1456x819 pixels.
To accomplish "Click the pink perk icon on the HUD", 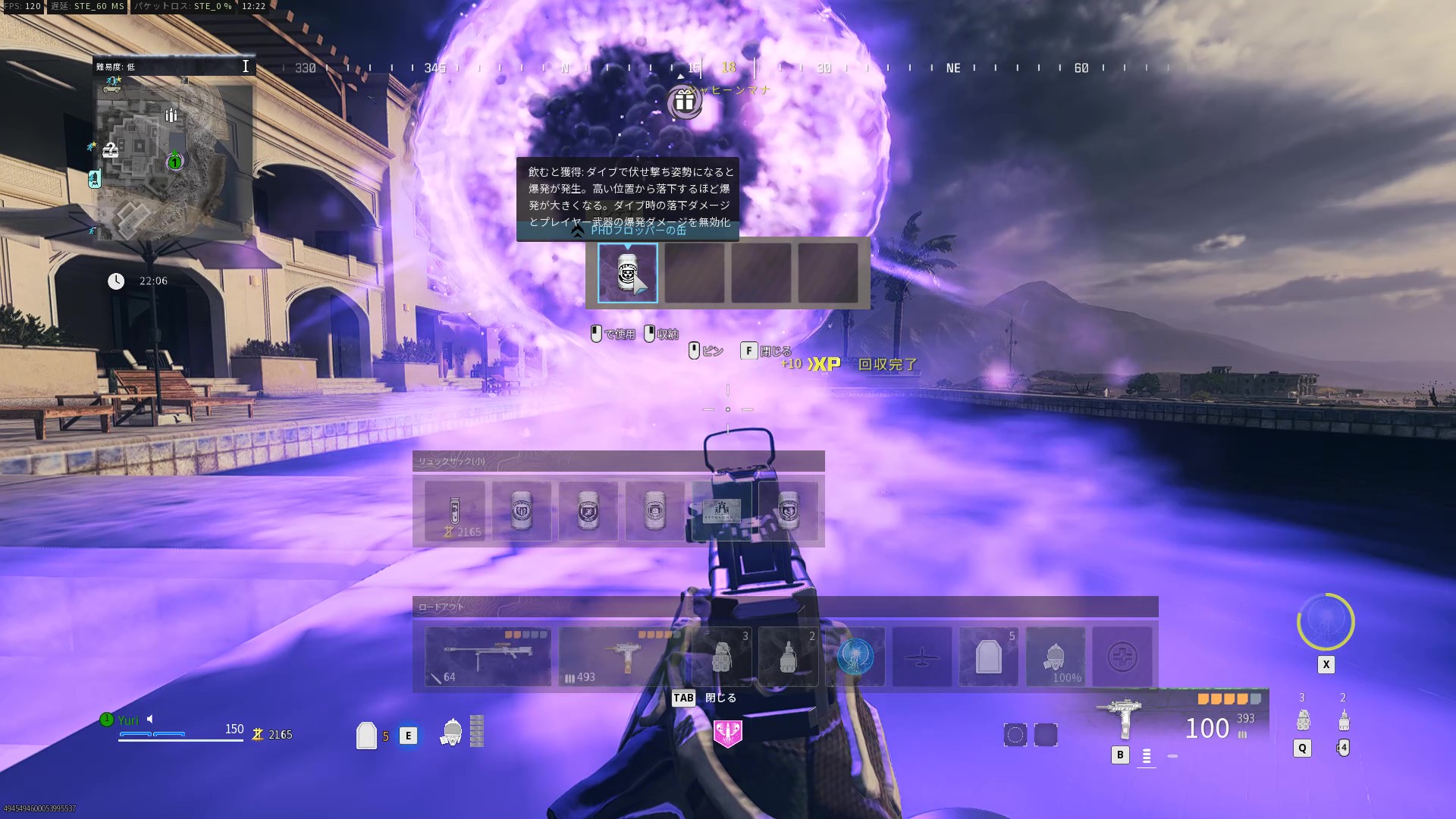I will [x=728, y=733].
